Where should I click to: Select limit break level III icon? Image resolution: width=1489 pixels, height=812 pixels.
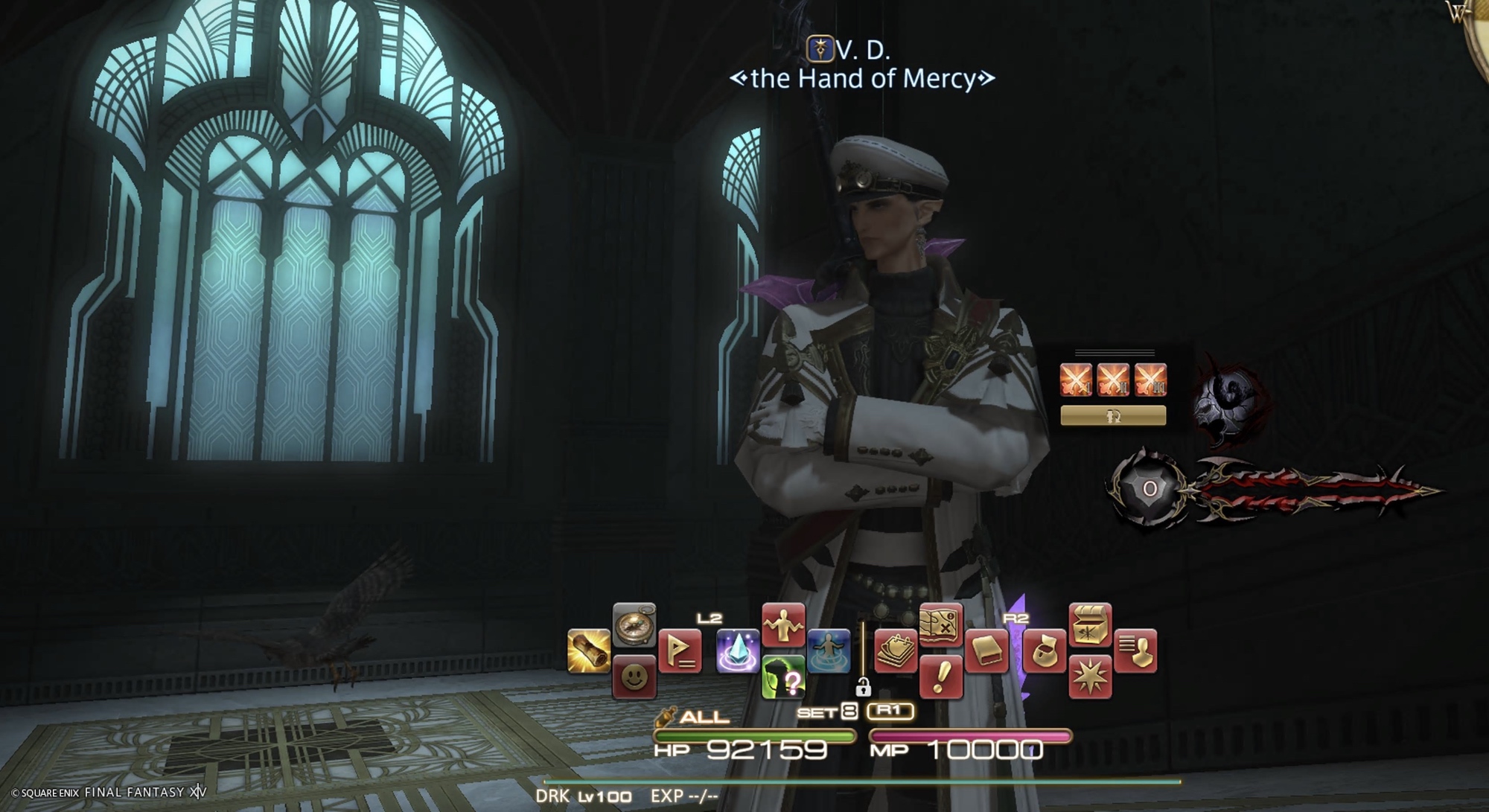(1150, 380)
